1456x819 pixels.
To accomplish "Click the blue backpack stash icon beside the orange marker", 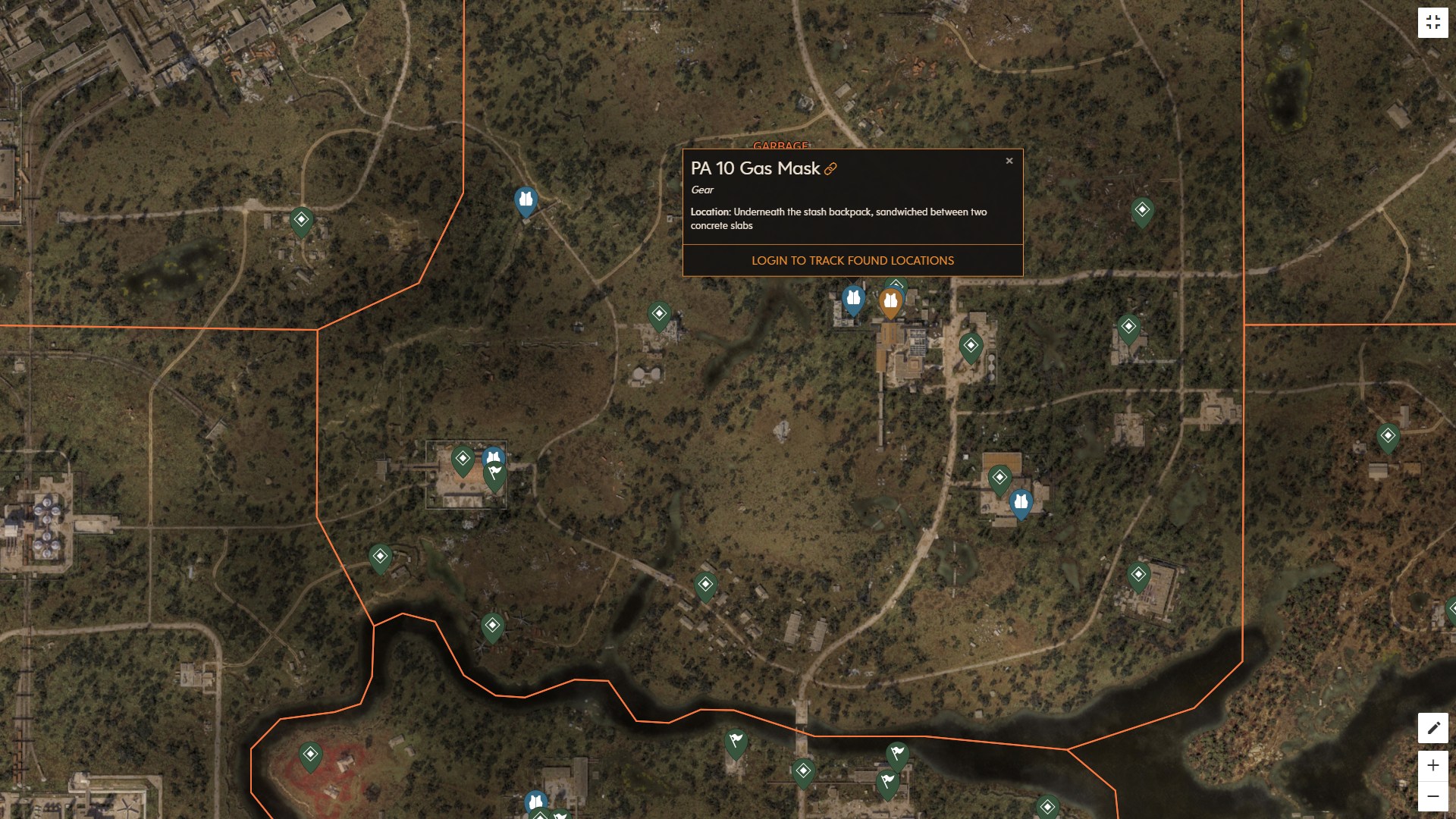I will tap(854, 299).
